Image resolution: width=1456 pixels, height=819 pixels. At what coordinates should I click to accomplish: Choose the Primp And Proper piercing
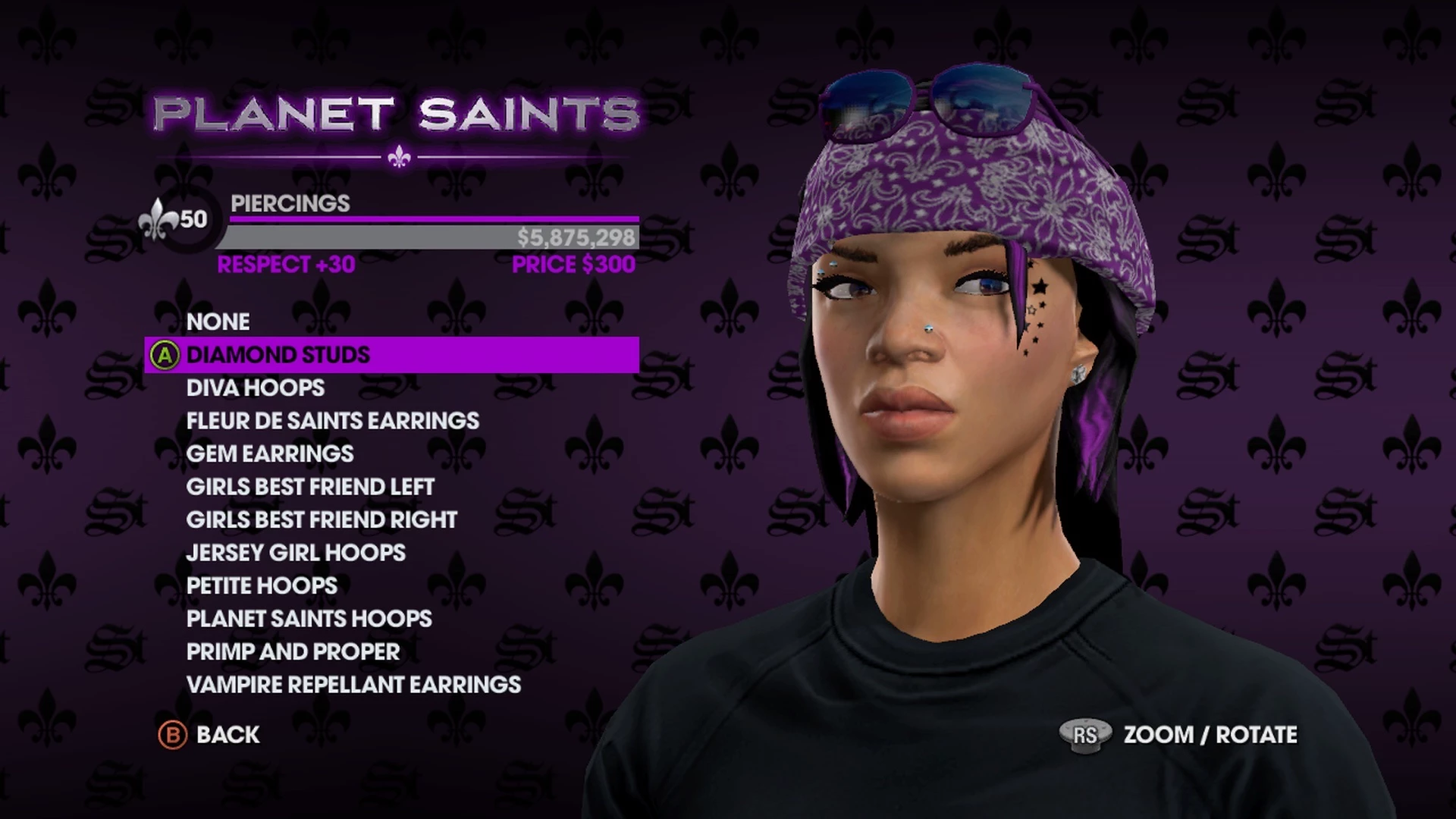pyautogui.click(x=293, y=651)
